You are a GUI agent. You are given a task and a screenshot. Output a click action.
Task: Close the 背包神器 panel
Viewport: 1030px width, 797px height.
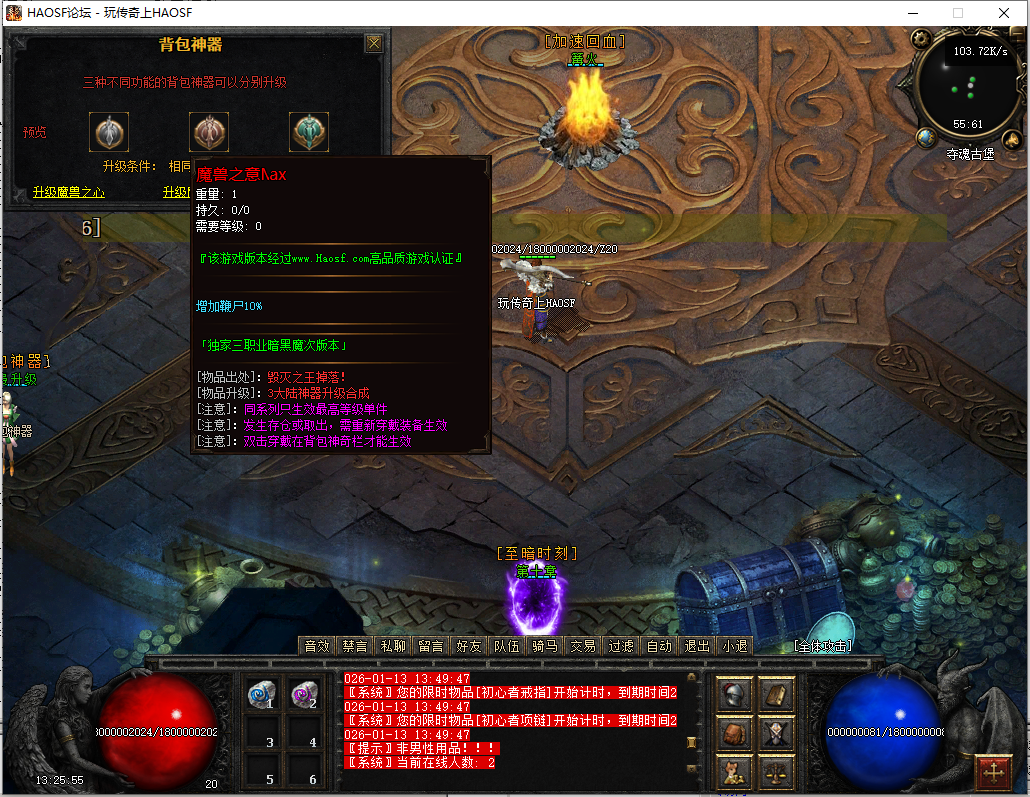[x=374, y=43]
